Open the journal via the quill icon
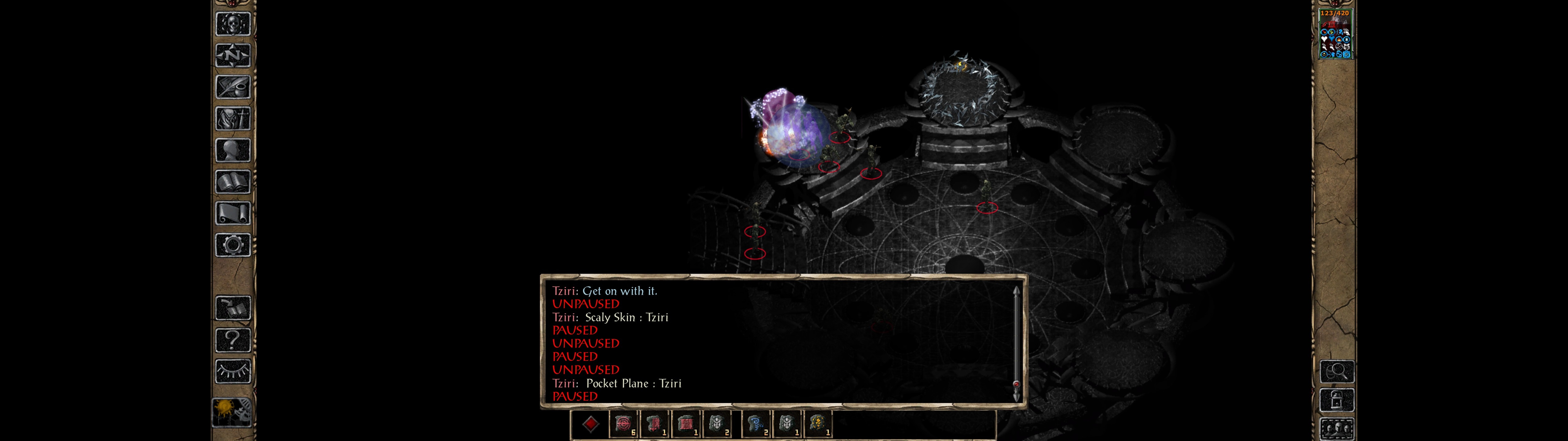Image resolution: width=1568 pixels, height=441 pixels. [232, 87]
